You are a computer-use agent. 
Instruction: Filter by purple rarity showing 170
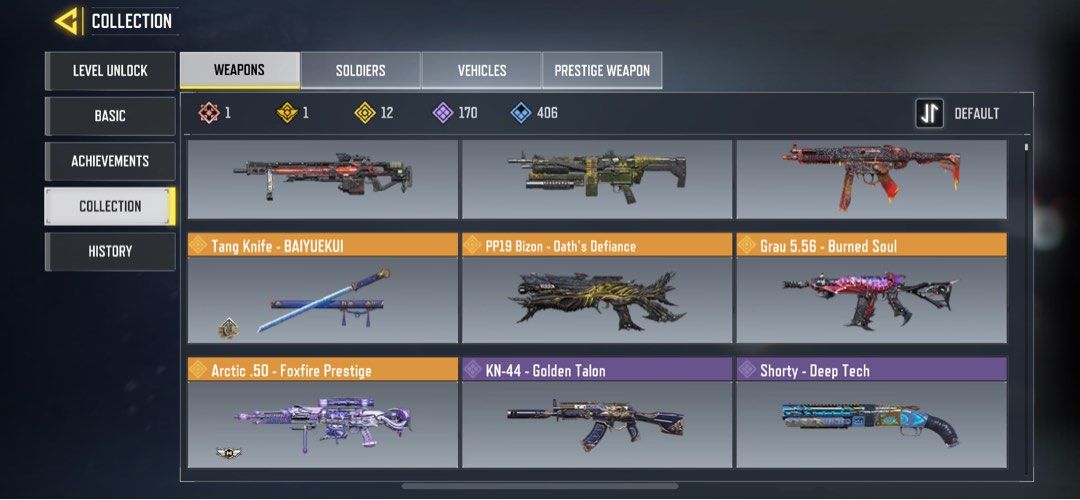455,113
